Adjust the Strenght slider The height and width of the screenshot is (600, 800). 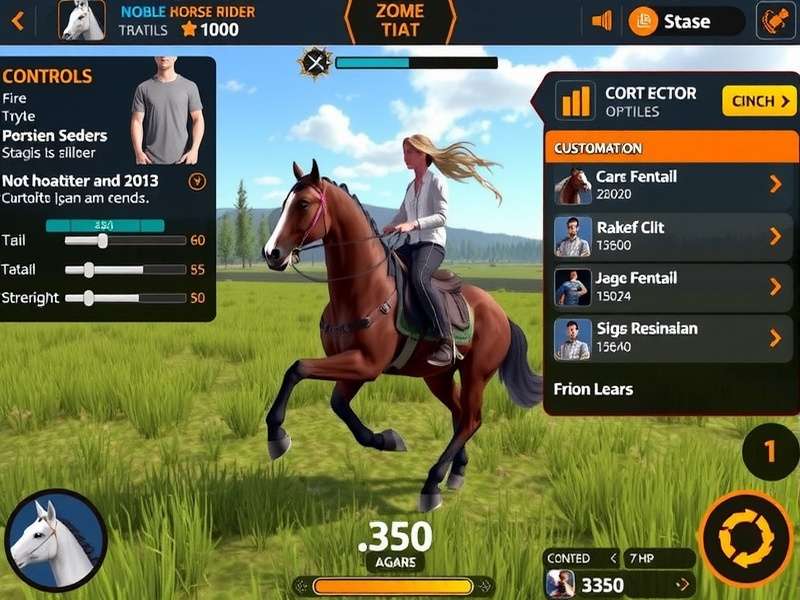[x=89, y=298]
